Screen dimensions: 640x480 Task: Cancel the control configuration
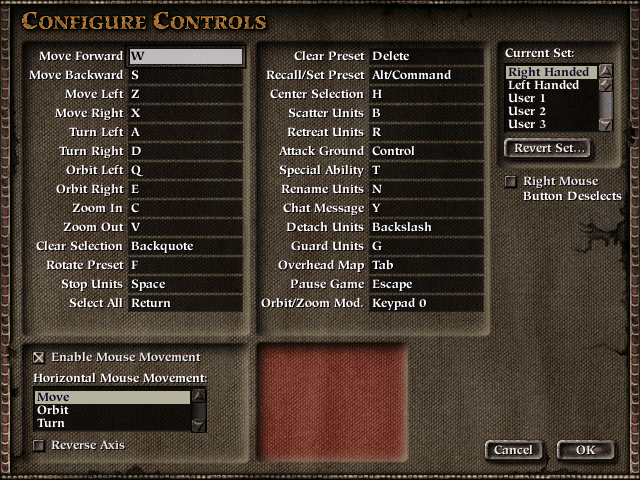point(513,450)
